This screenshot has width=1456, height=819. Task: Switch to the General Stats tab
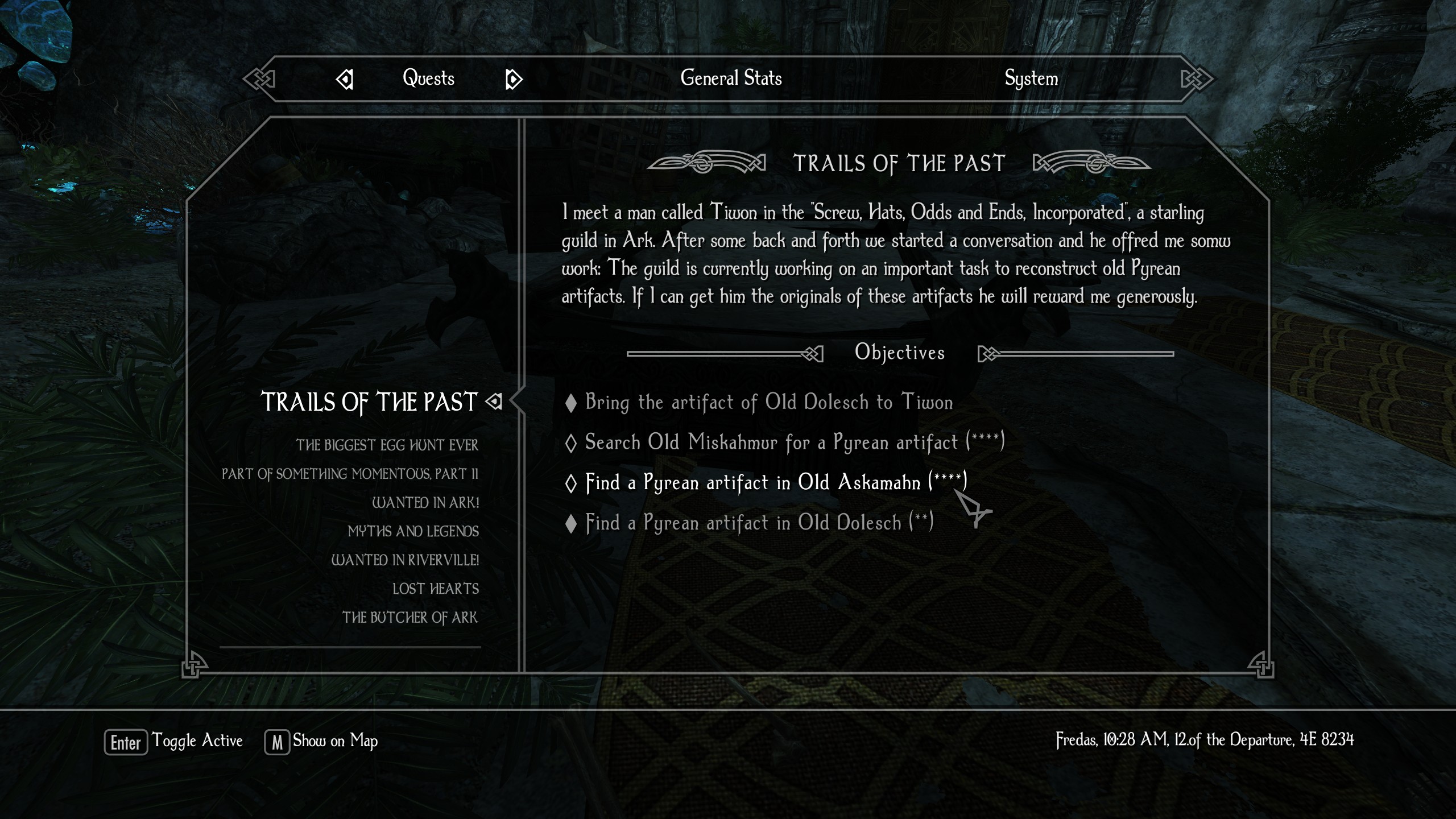731,78
